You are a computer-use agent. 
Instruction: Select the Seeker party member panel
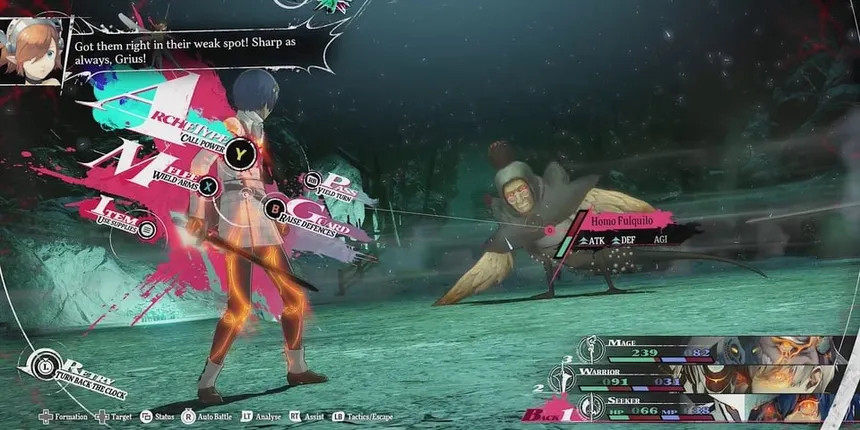tap(700, 407)
